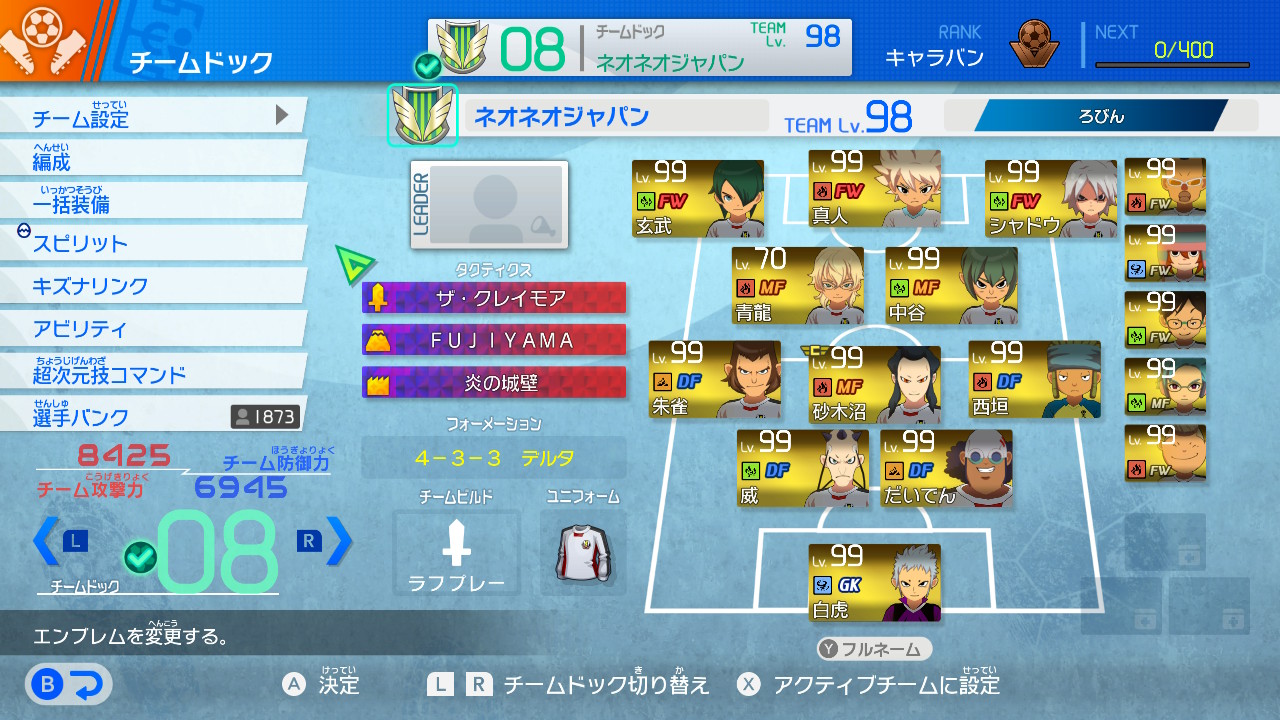Select the FUJIYAMA tactic
Image resolution: width=1280 pixels, height=720 pixels.
click(494, 340)
